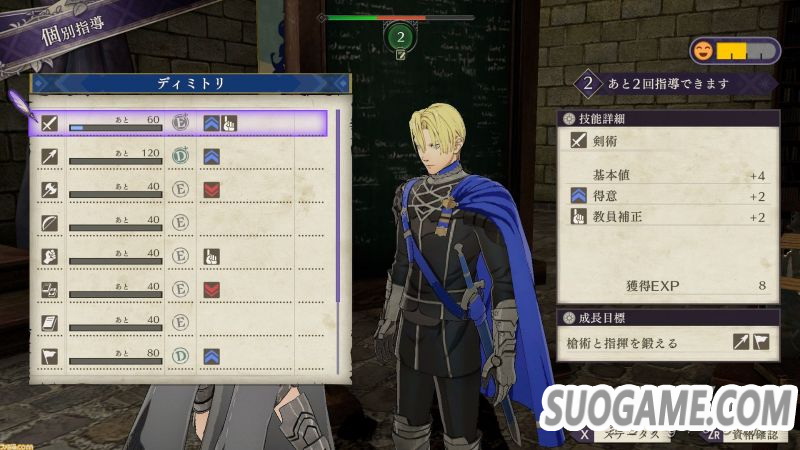This screenshot has width=800, height=450.
Task: Choose the reason magic skill row
Action: tap(180, 289)
